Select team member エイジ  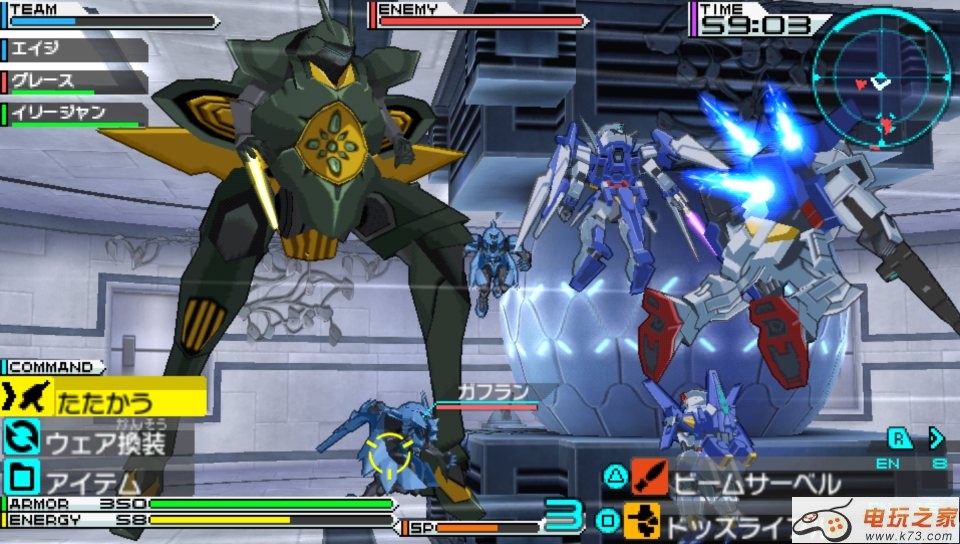click(75, 46)
